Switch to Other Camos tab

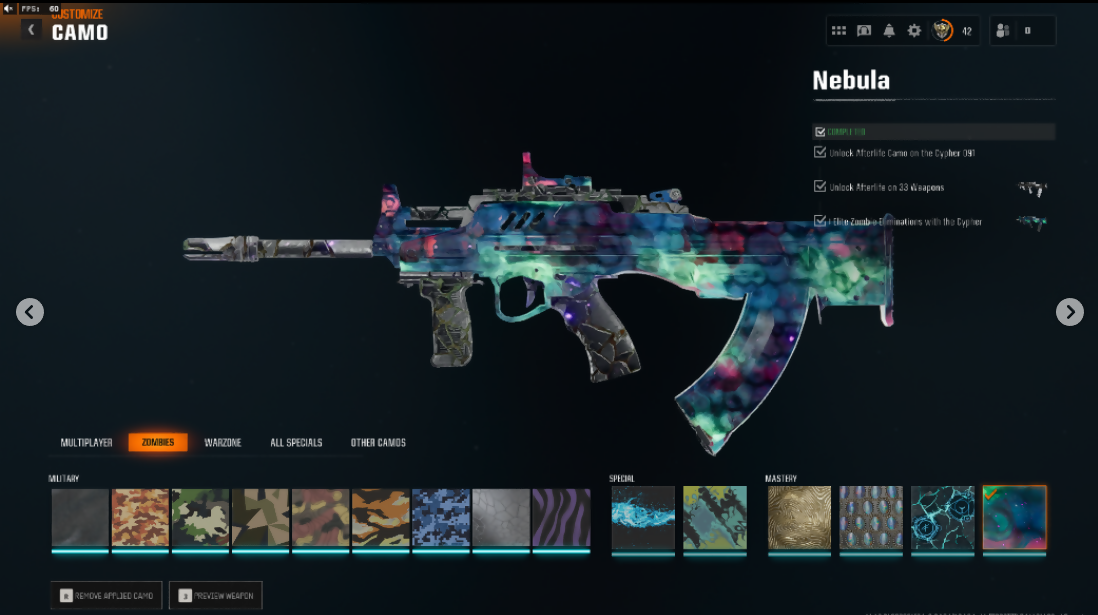point(378,442)
